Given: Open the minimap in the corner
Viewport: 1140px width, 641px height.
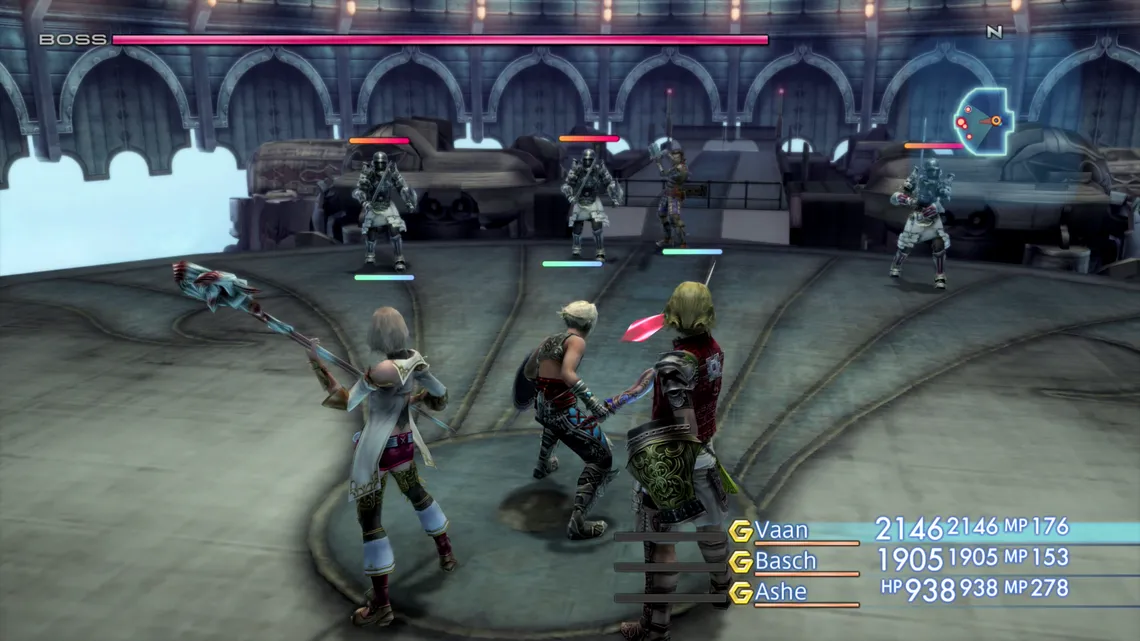Looking at the screenshot, I should coord(983,122).
